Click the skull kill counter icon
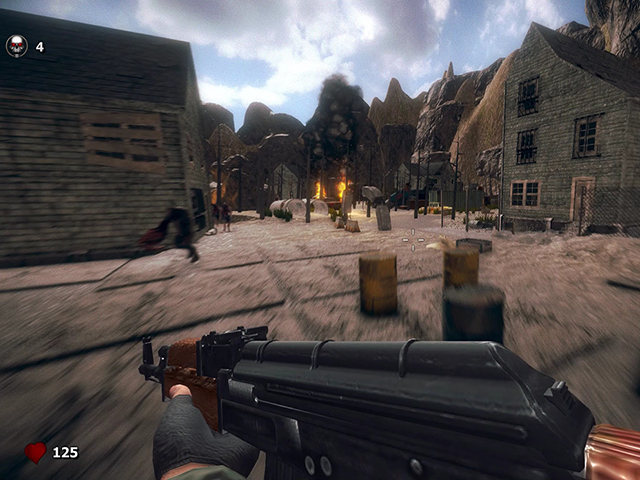The image size is (640, 480). [x=17, y=46]
